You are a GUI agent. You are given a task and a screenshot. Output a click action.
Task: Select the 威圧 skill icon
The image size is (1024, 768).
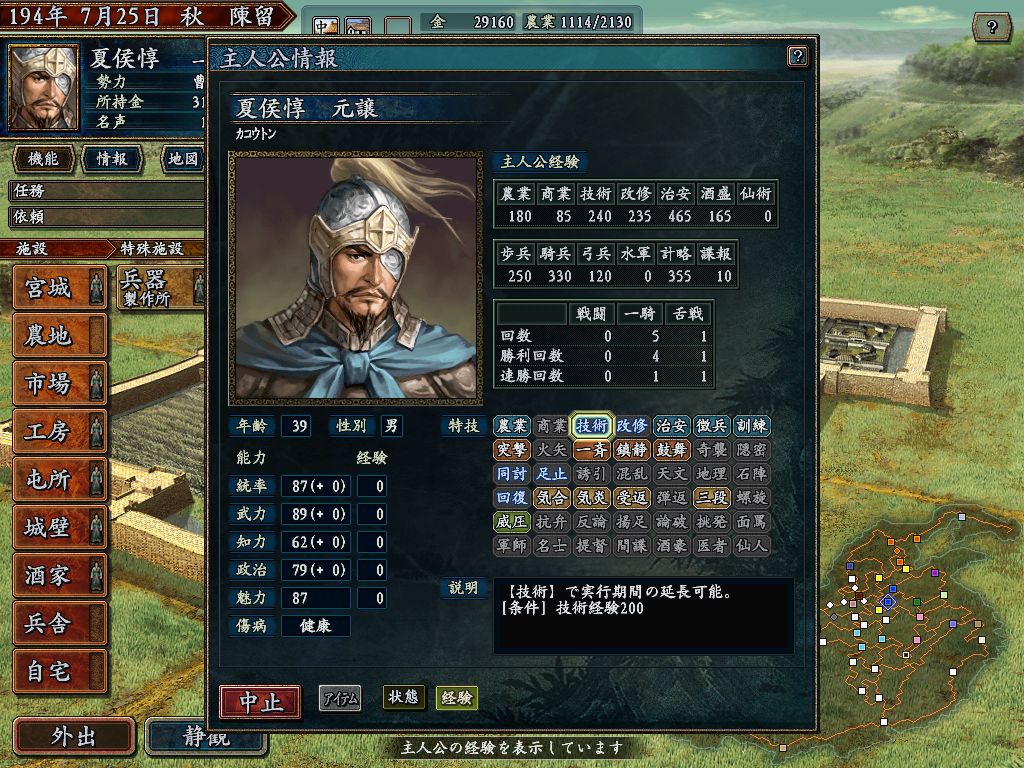[511, 521]
